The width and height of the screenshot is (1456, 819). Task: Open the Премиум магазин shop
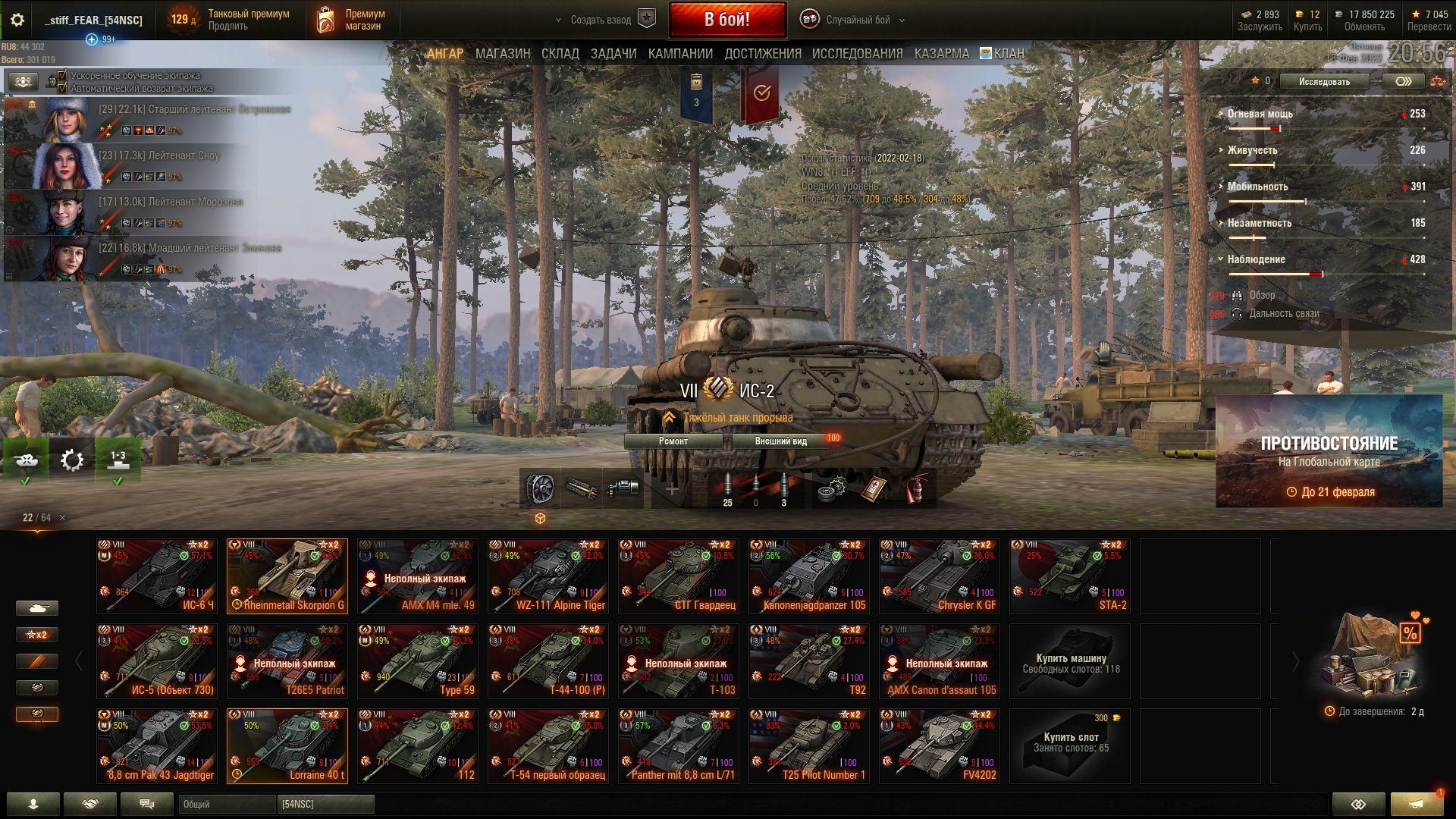click(x=351, y=20)
